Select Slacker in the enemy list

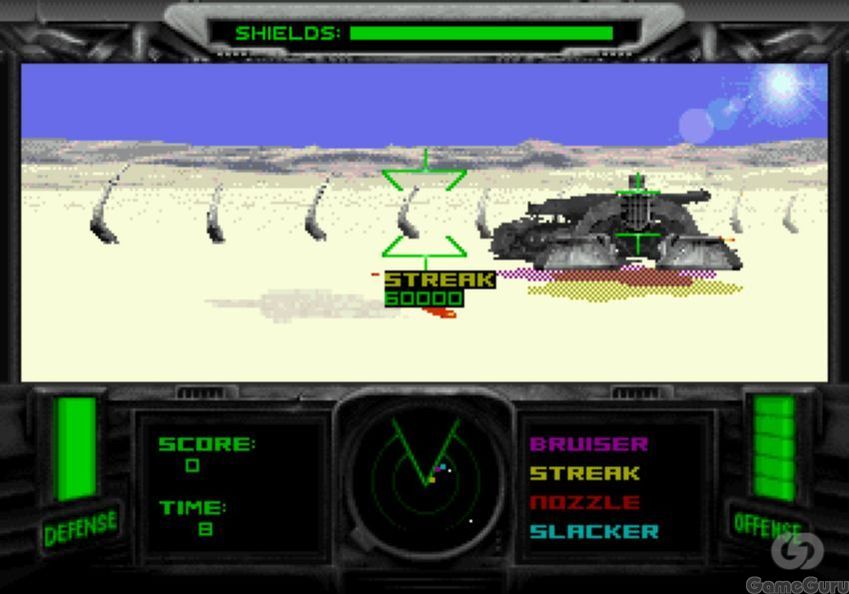[x=594, y=531]
